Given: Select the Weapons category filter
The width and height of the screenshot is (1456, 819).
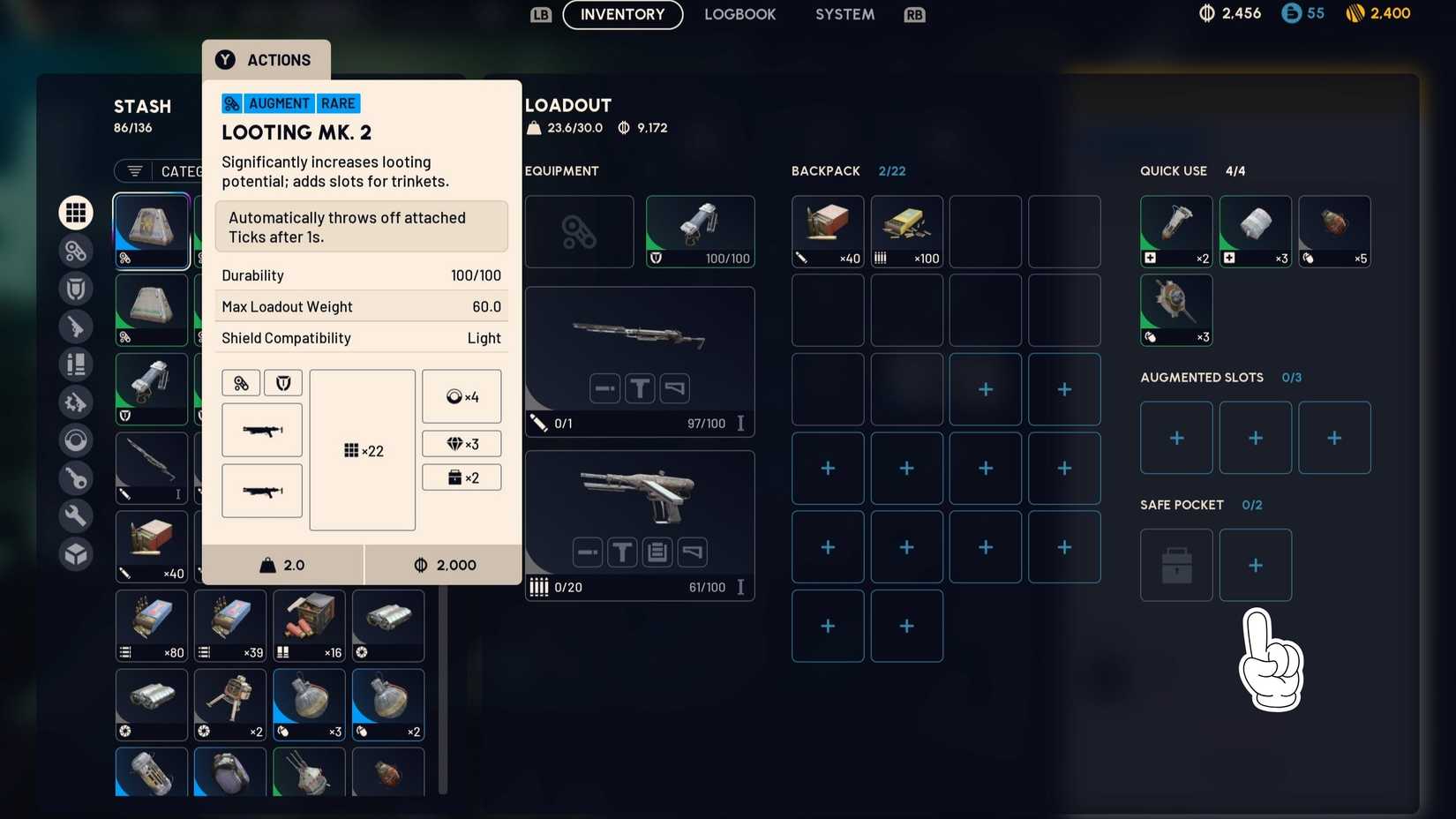Looking at the screenshot, I should (x=75, y=326).
